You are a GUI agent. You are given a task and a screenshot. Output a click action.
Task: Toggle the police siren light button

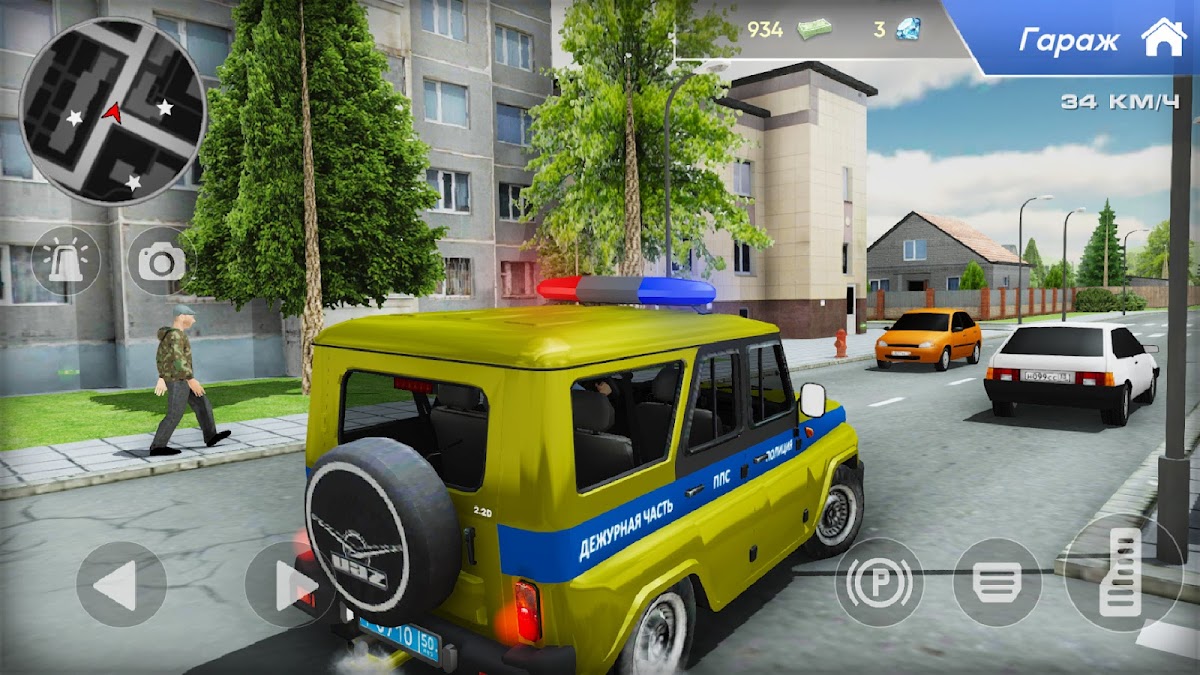[66, 261]
